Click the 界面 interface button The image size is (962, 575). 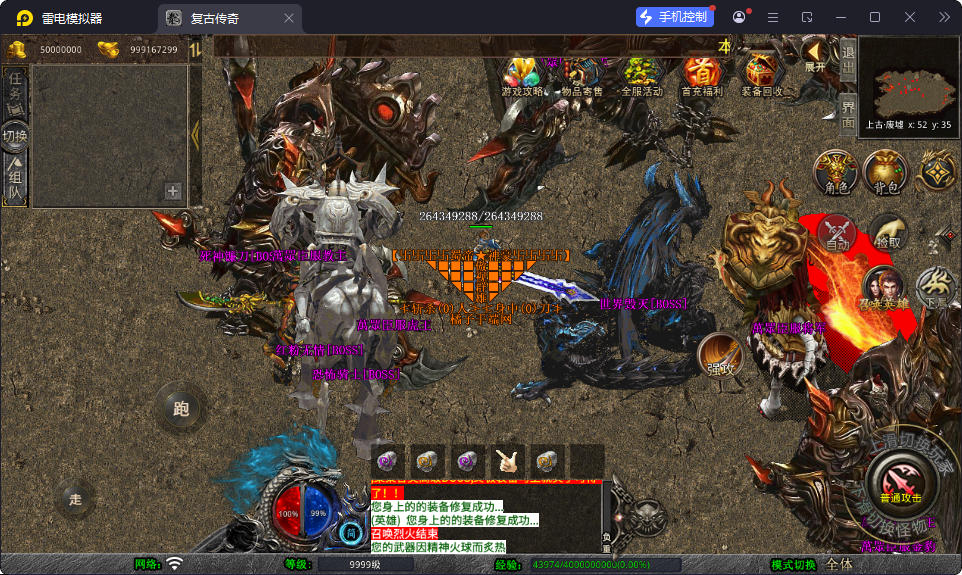pyautogui.click(x=847, y=113)
